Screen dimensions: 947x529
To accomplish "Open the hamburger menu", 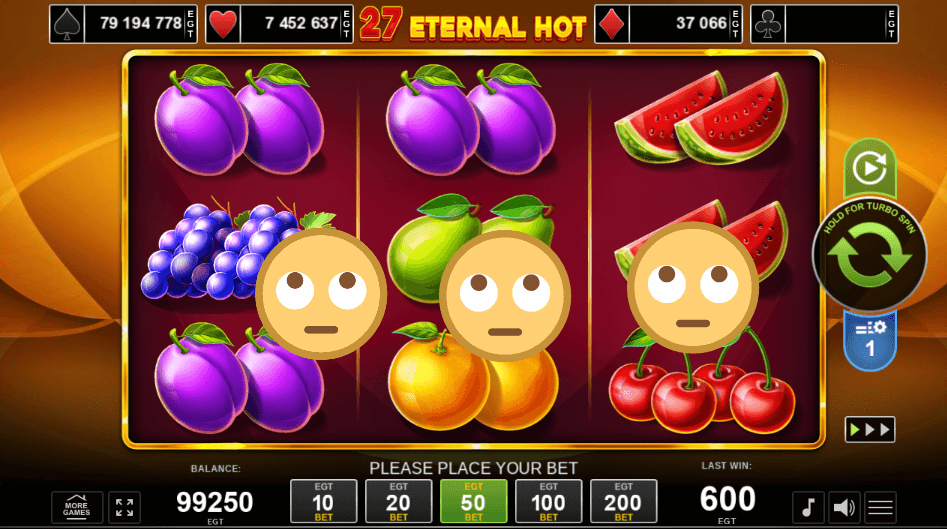I will click(x=881, y=507).
